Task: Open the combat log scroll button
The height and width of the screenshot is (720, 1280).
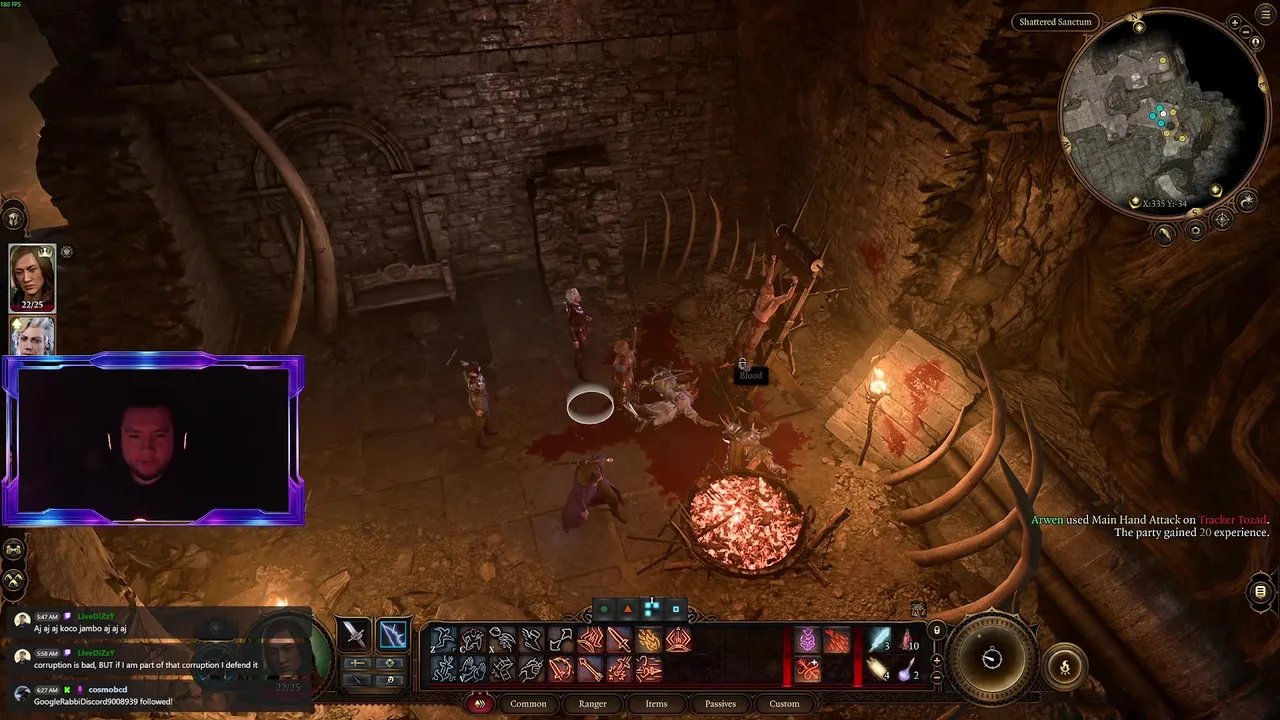Action: click(x=1260, y=592)
